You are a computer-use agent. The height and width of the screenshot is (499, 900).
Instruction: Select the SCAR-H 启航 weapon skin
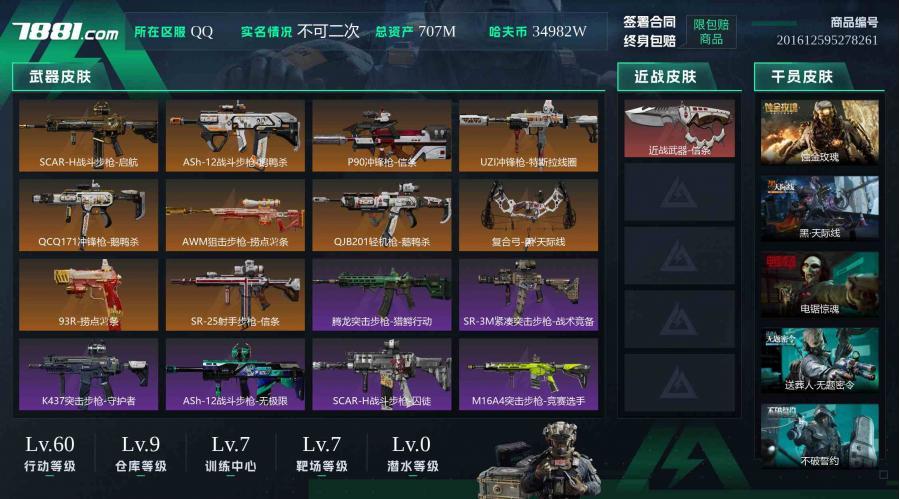pyautogui.click(x=88, y=134)
